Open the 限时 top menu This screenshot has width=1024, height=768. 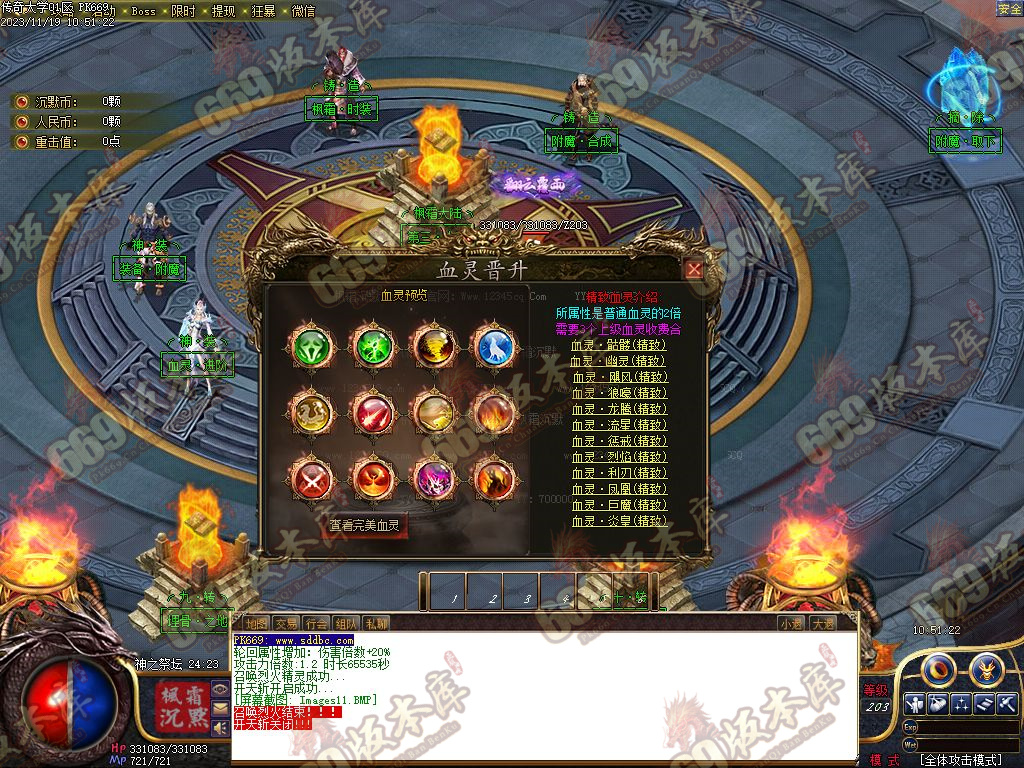(x=184, y=11)
